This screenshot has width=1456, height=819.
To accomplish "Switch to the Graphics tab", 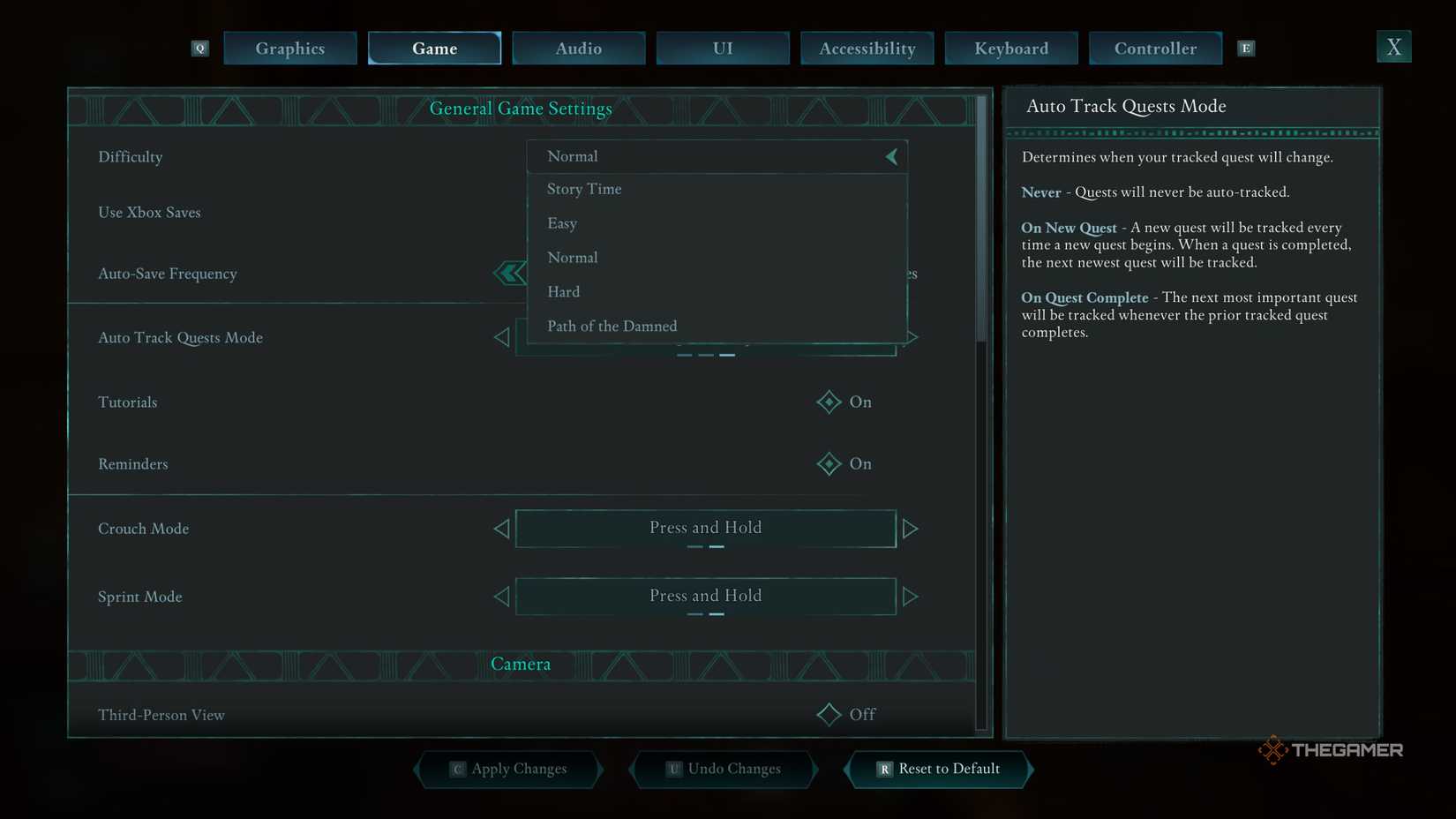I will [289, 49].
